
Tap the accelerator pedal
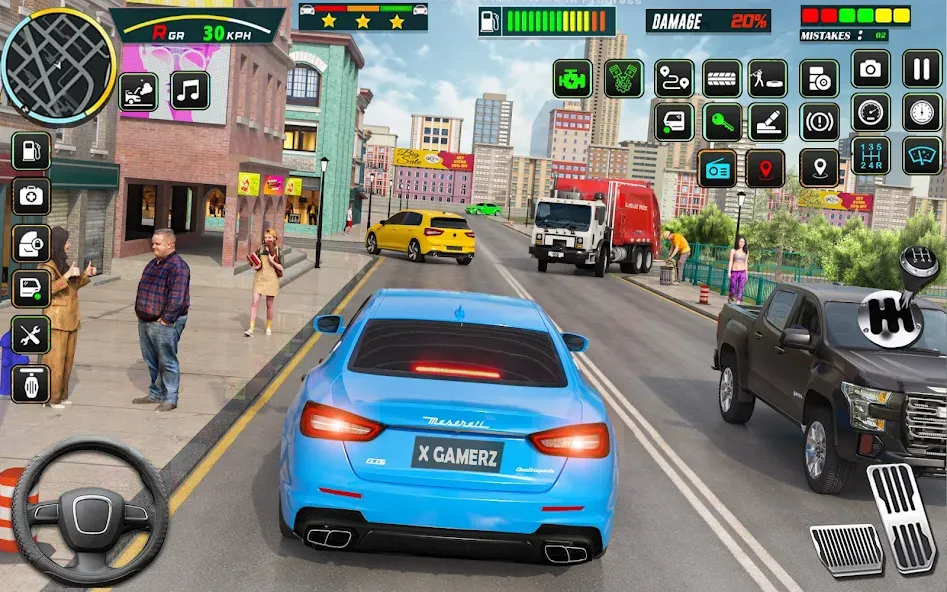pos(902,515)
